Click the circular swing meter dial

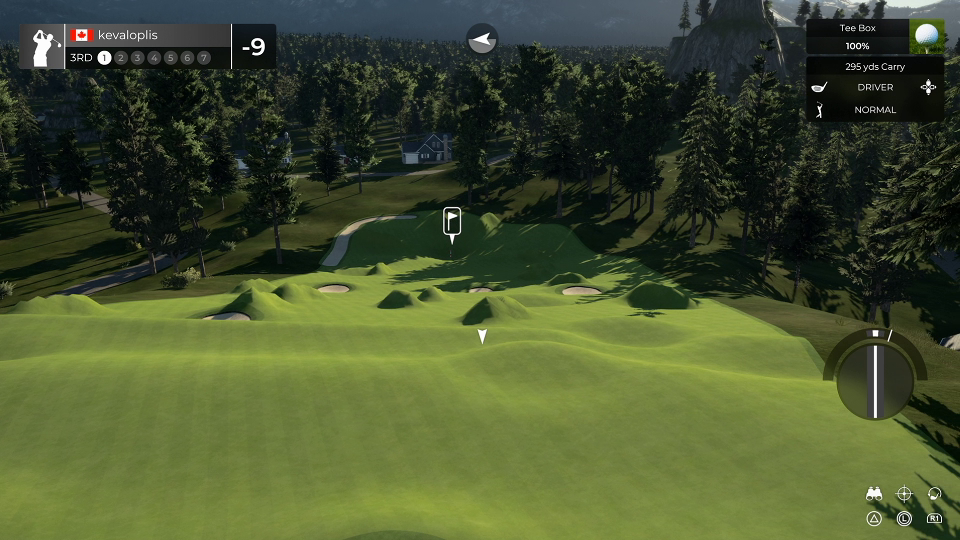pyautogui.click(x=875, y=378)
